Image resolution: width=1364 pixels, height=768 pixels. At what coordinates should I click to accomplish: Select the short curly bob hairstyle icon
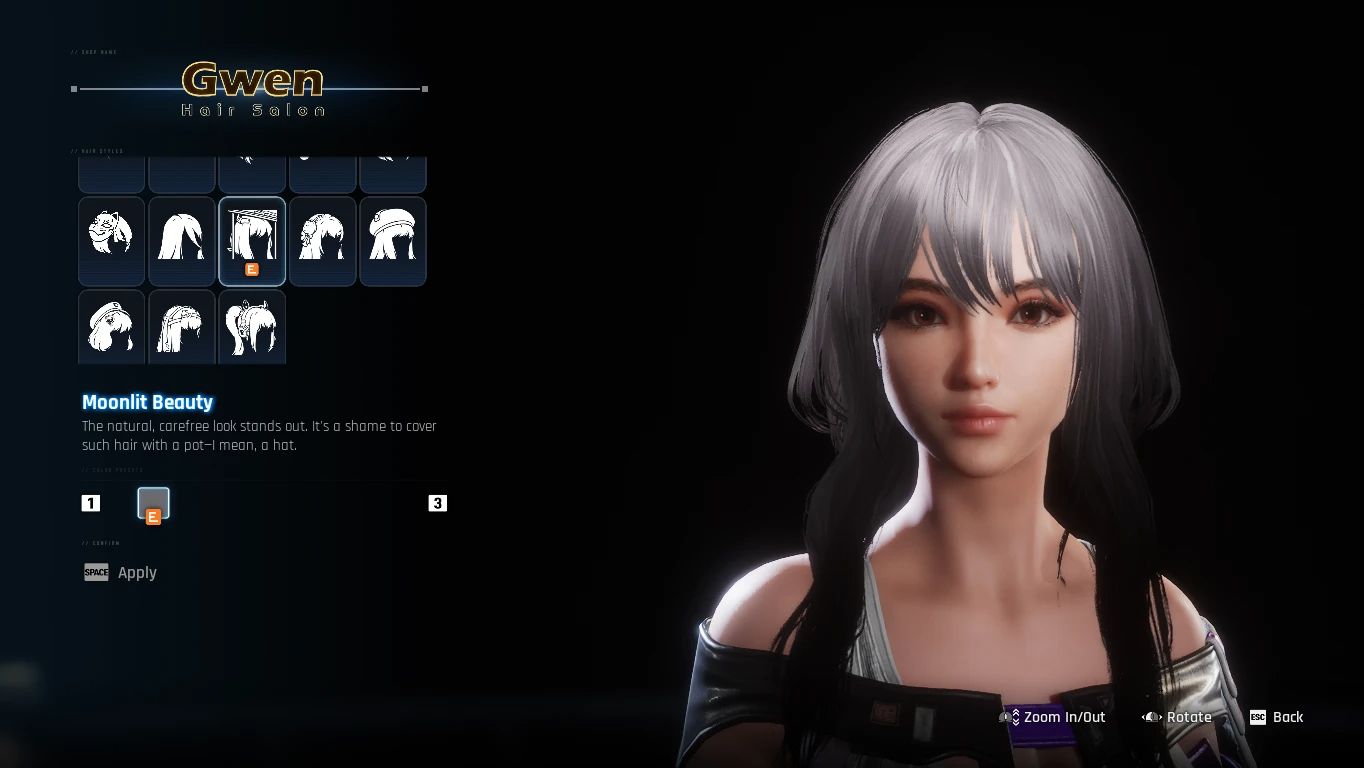coord(111,240)
